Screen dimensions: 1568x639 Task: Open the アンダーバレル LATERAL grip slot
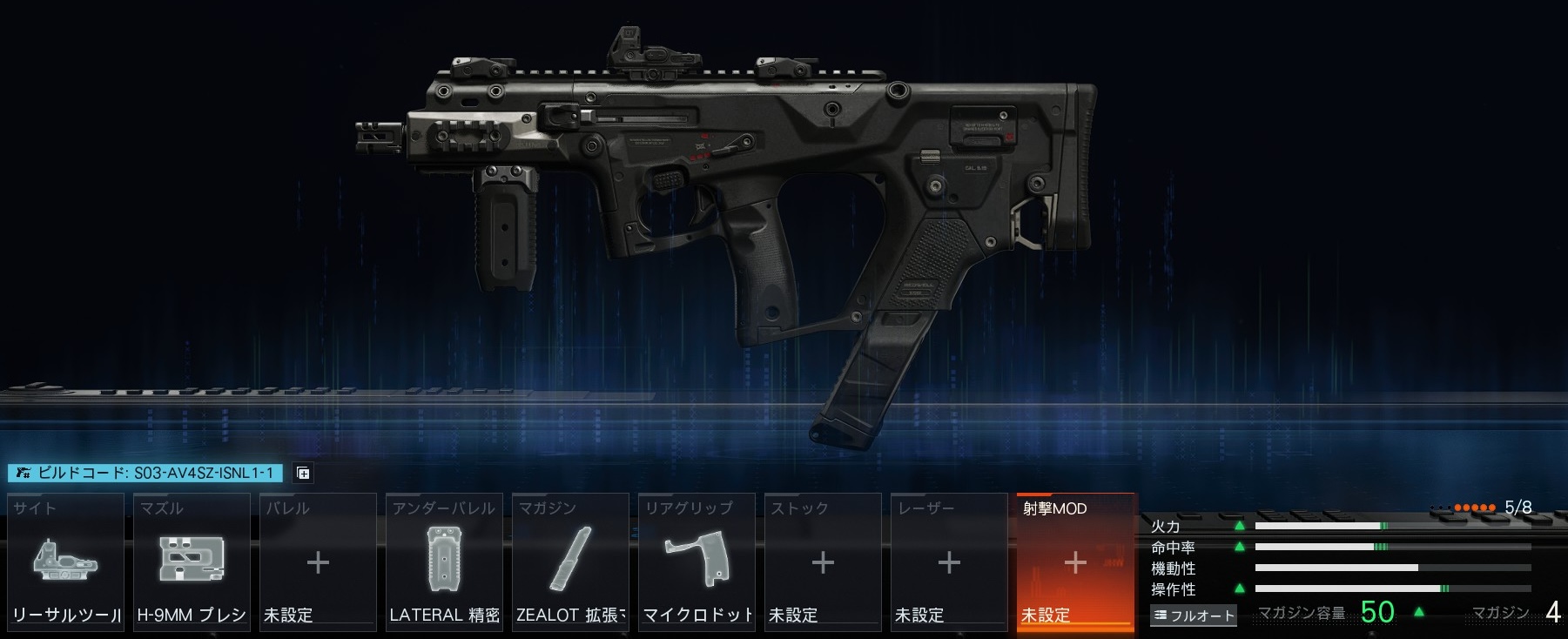click(x=444, y=561)
